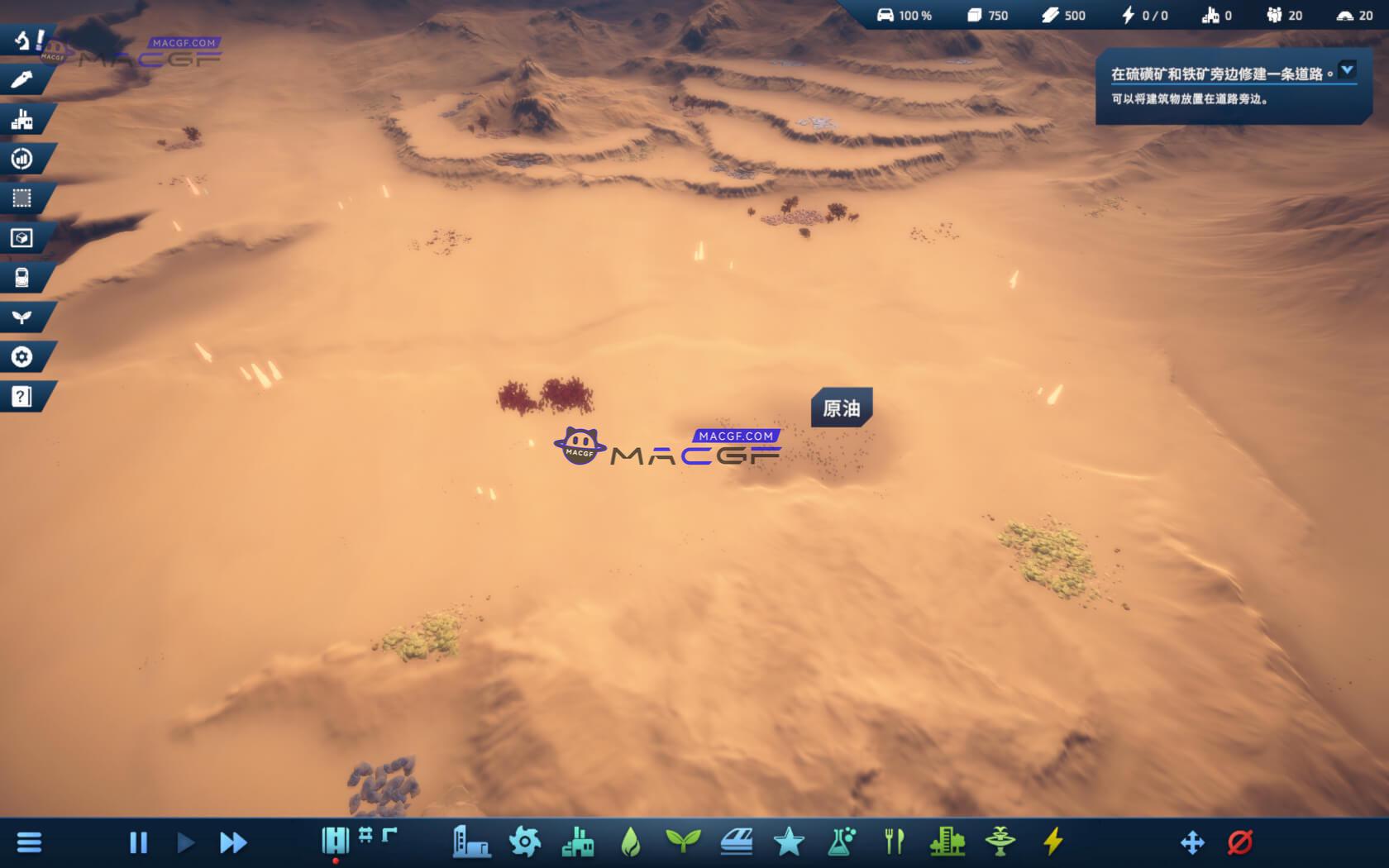1389x868 pixels.
Task: Open the help question mark guide
Action: point(21,397)
